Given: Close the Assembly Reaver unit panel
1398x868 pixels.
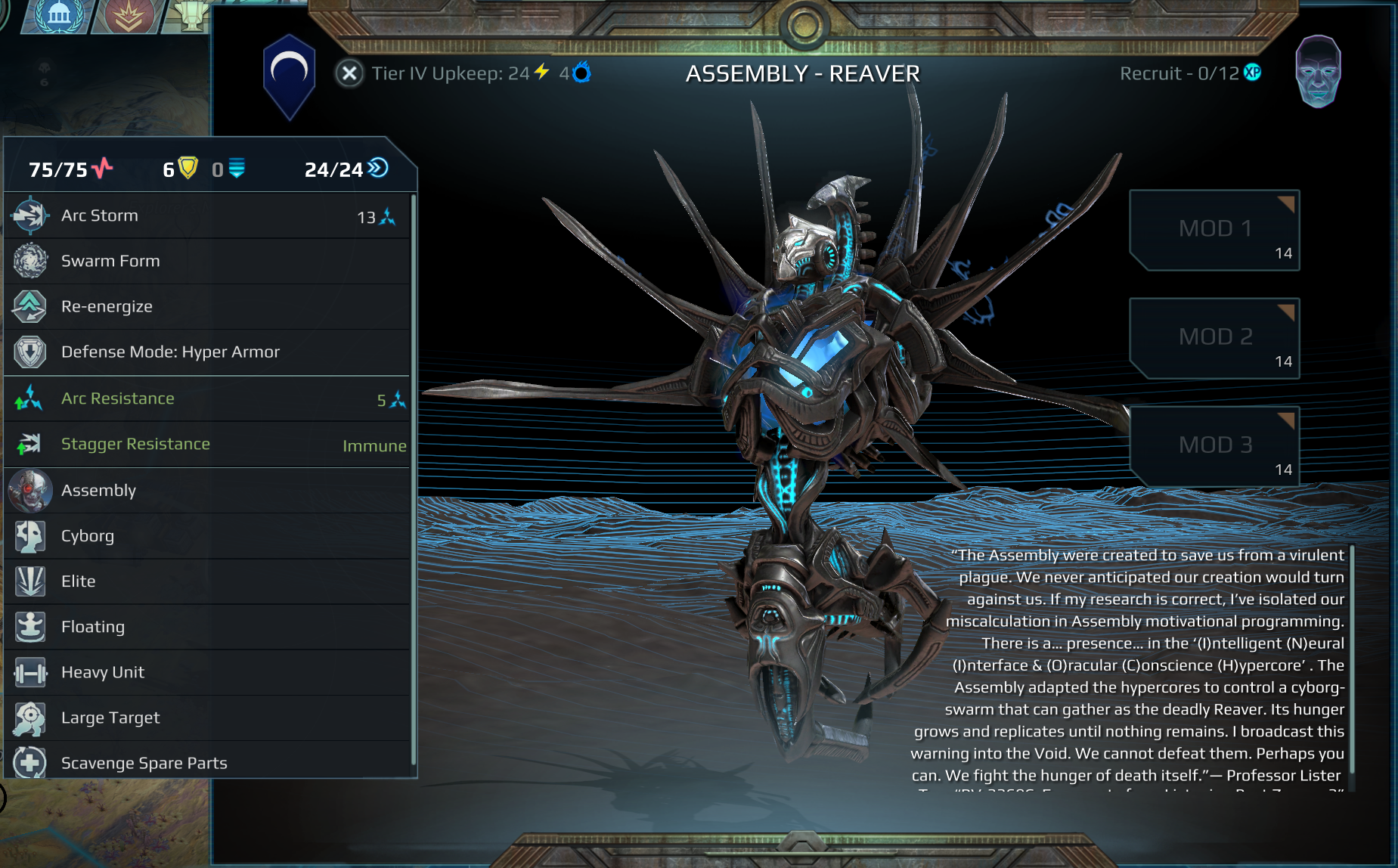Looking at the screenshot, I should [x=349, y=73].
